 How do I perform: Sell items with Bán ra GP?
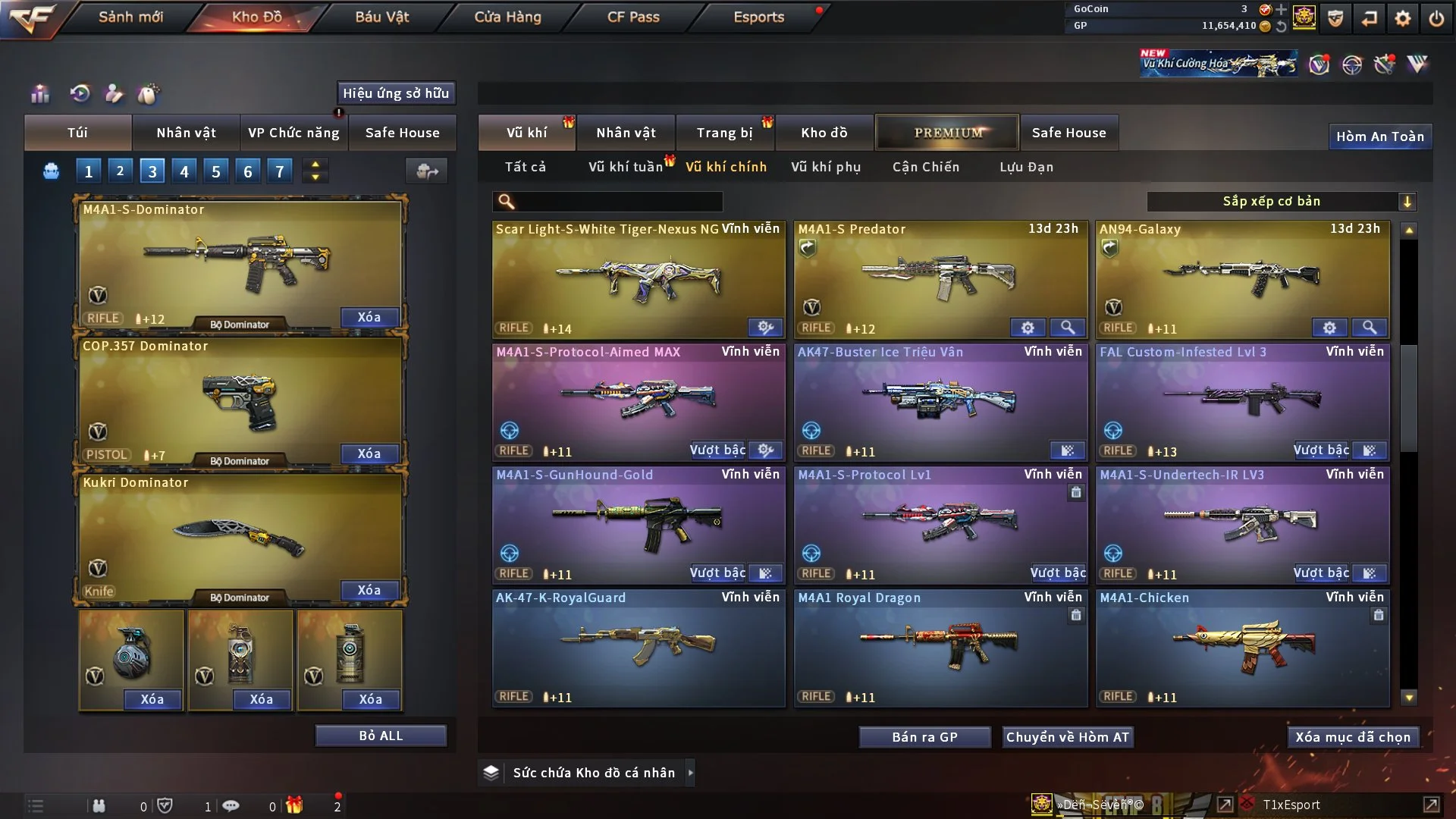924,737
